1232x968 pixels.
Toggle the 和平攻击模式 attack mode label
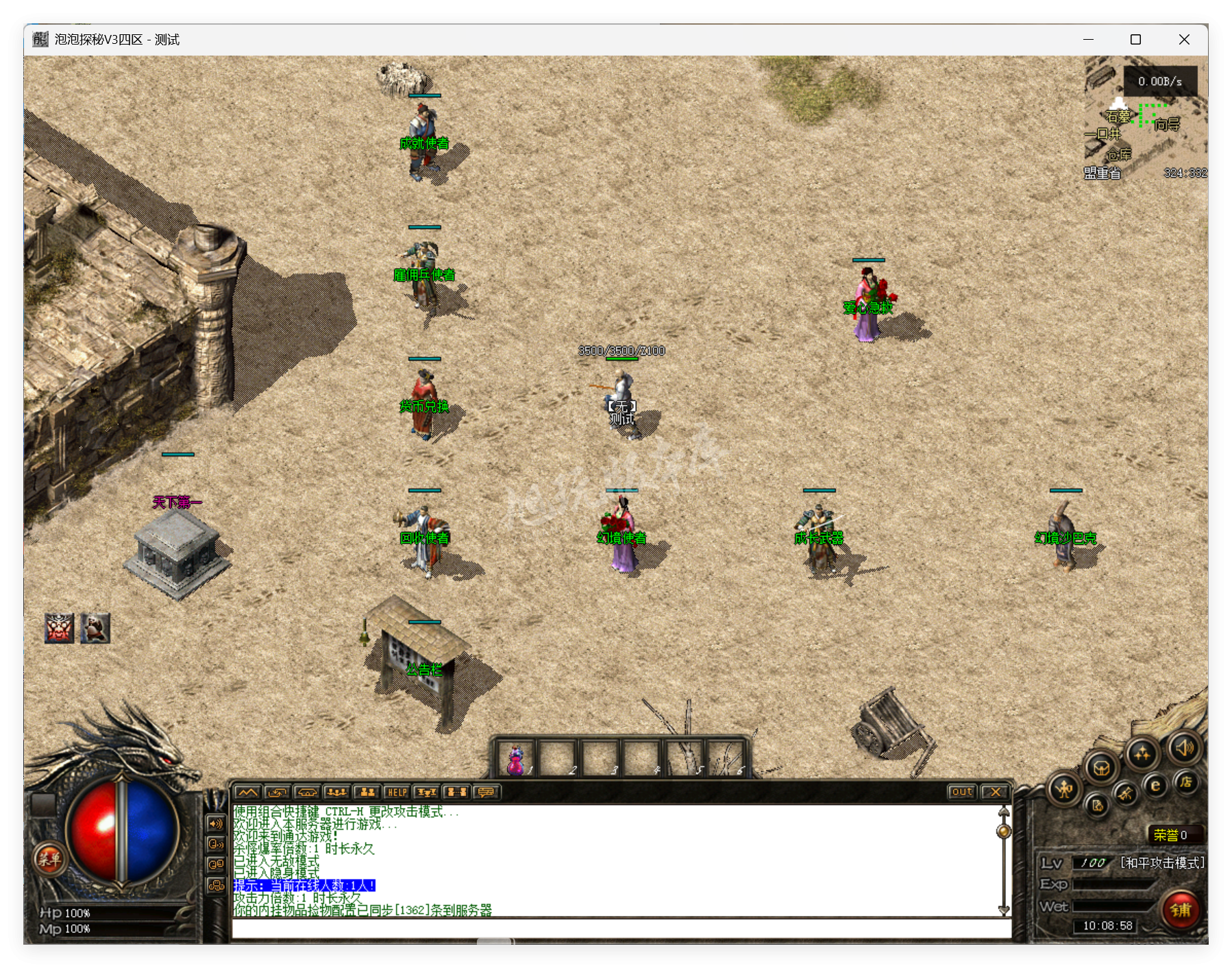(1162, 863)
